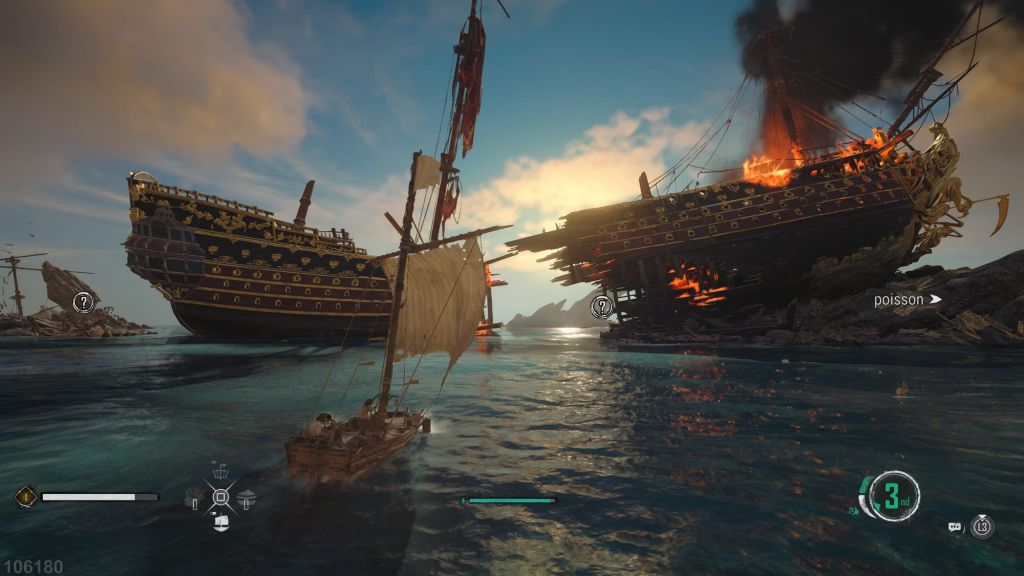This screenshot has width=1024, height=576.
Task: Inspect the question mark marker by the burning wreck
Action: click(601, 307)
